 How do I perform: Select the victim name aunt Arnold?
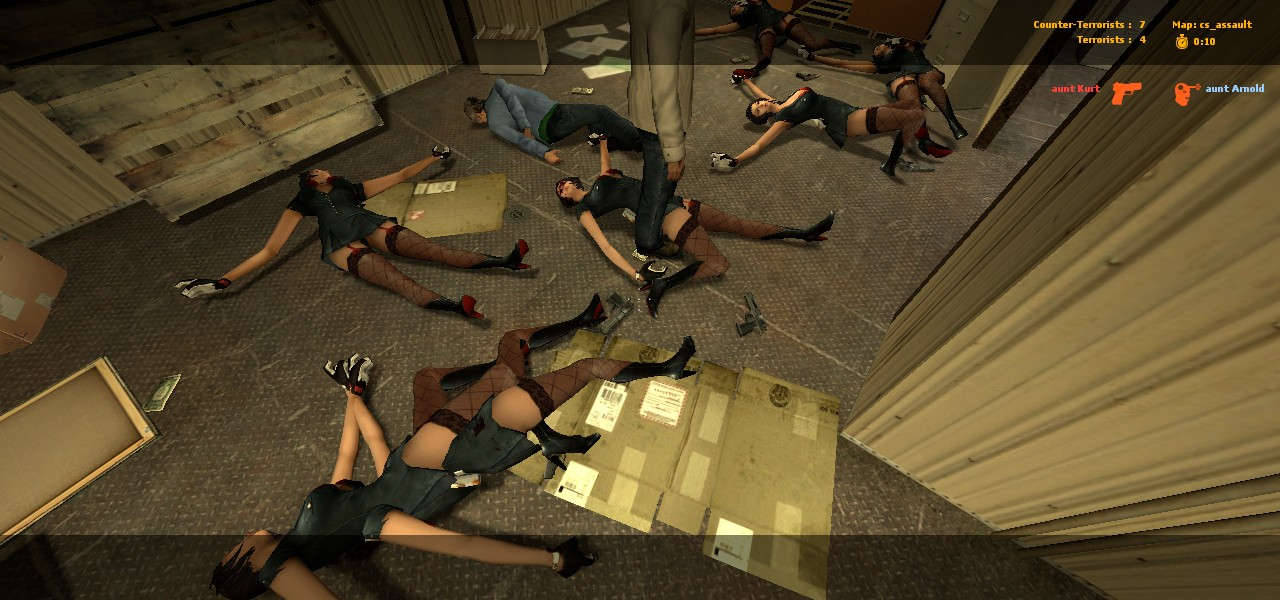[x=1234, y=89]
